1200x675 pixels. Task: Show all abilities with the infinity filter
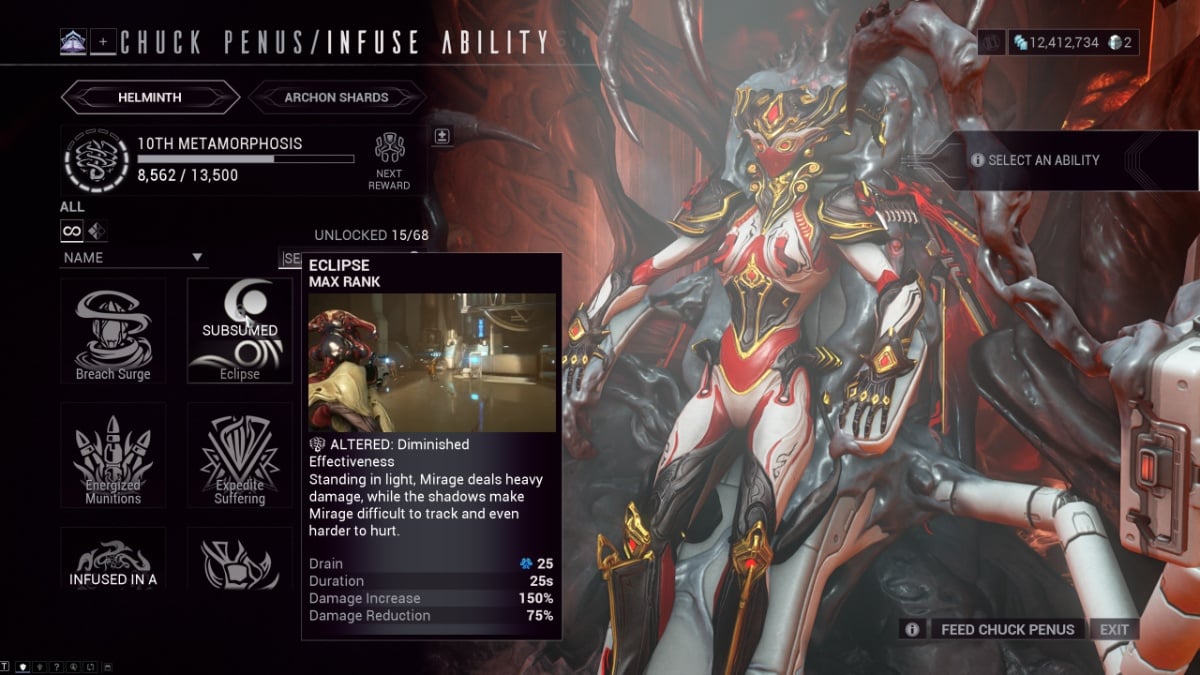(71, 231)
